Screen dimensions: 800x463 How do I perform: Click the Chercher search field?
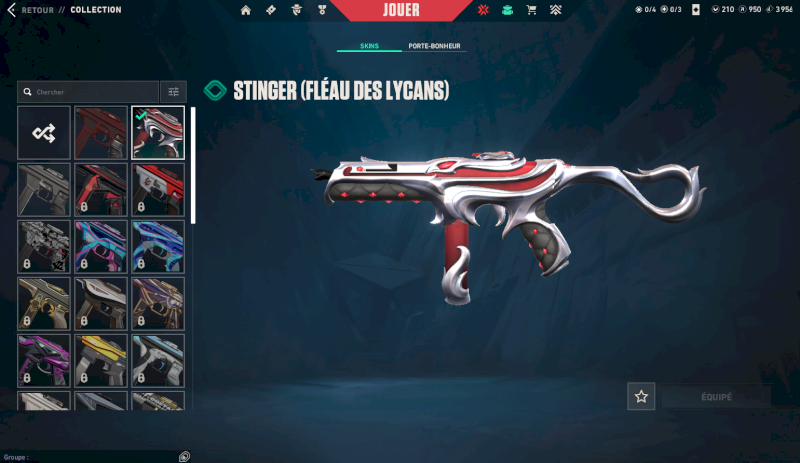[90, 92]
